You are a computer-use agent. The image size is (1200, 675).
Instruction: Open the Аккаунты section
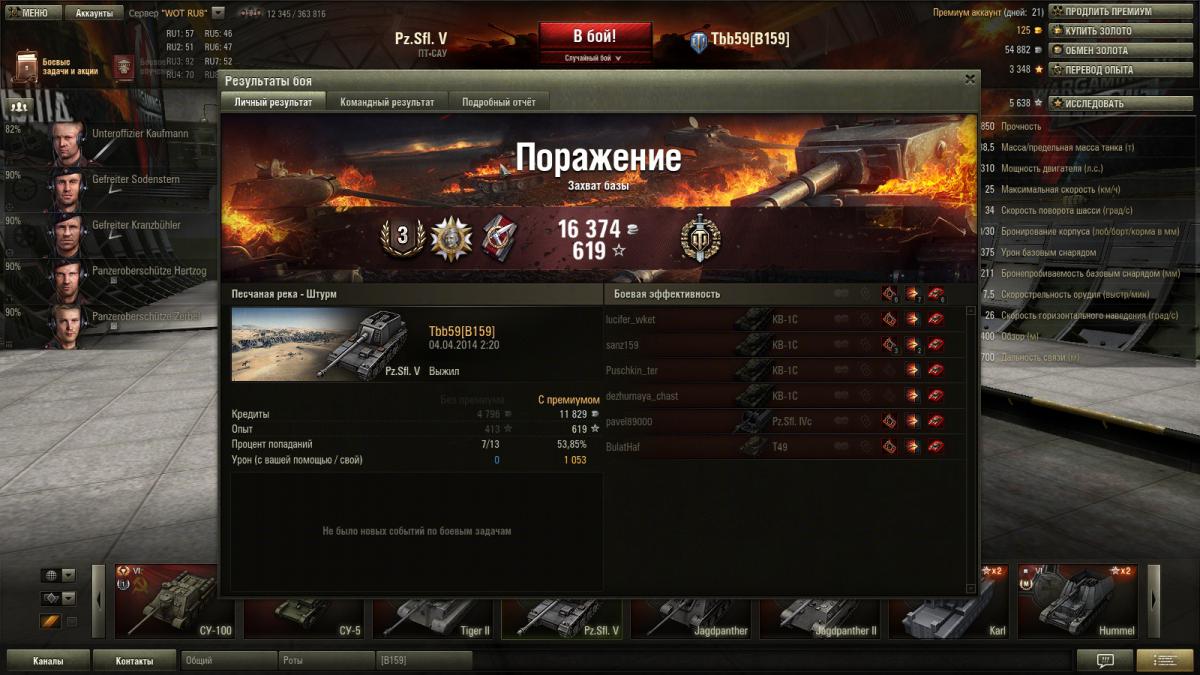(x=94, y=13)
